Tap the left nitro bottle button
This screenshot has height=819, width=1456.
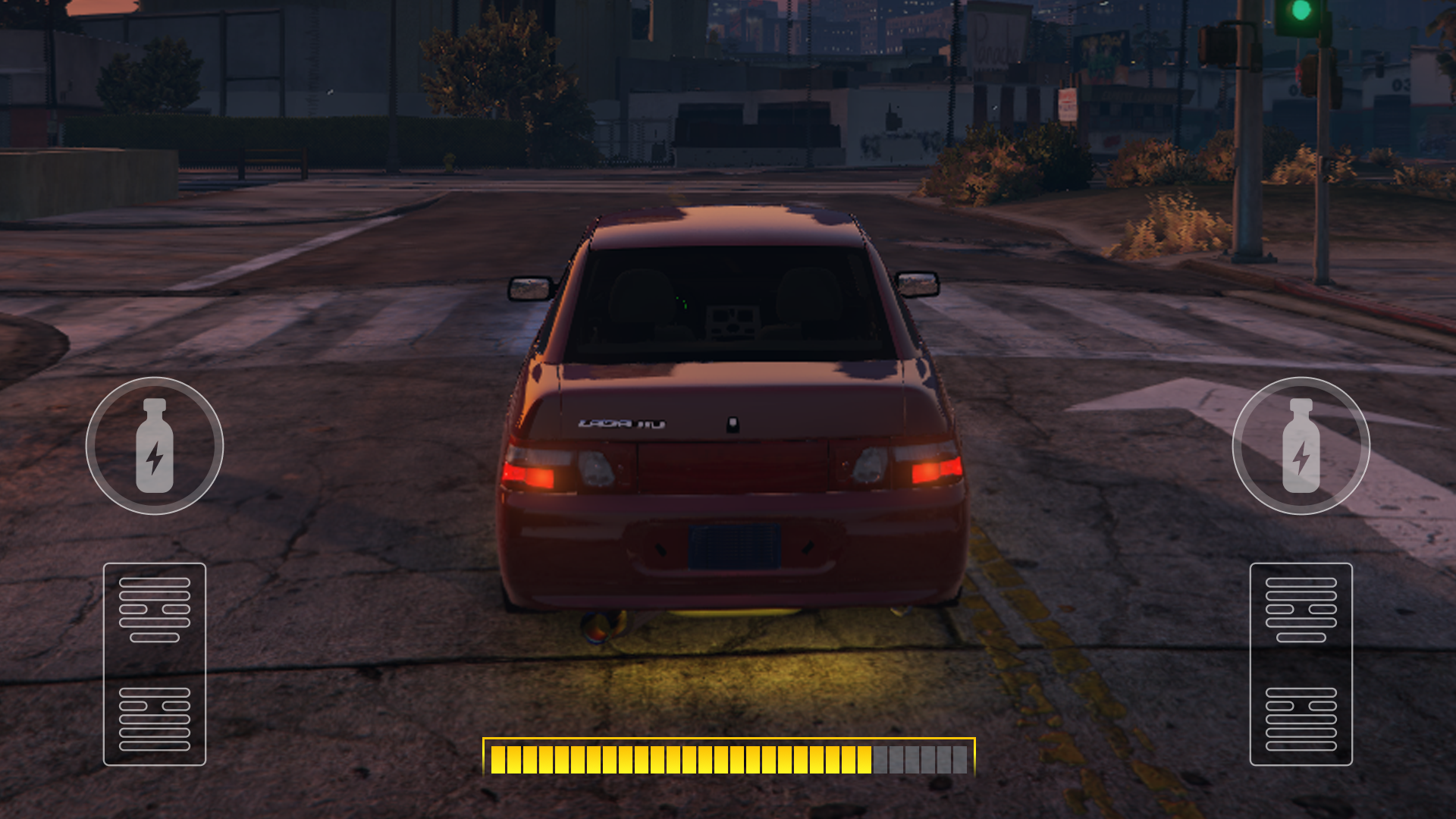[x=155, y=446]
